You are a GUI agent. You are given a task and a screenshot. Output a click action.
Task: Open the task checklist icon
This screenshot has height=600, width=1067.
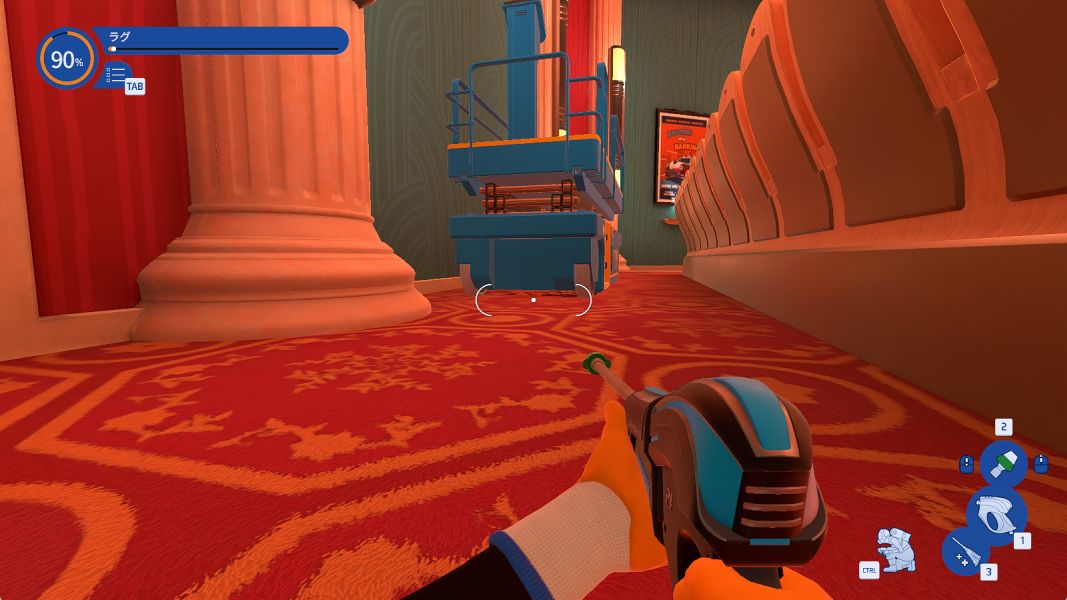point(117,75)
